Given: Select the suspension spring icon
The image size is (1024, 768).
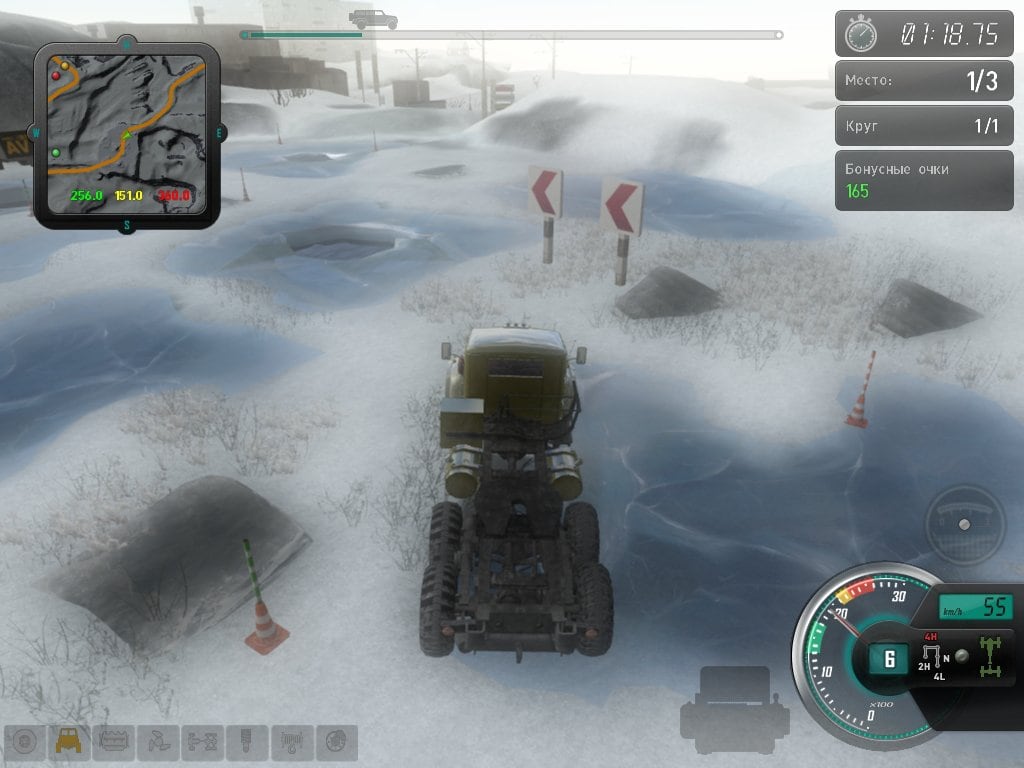Looking at the screenshot, I should [246, 742].
